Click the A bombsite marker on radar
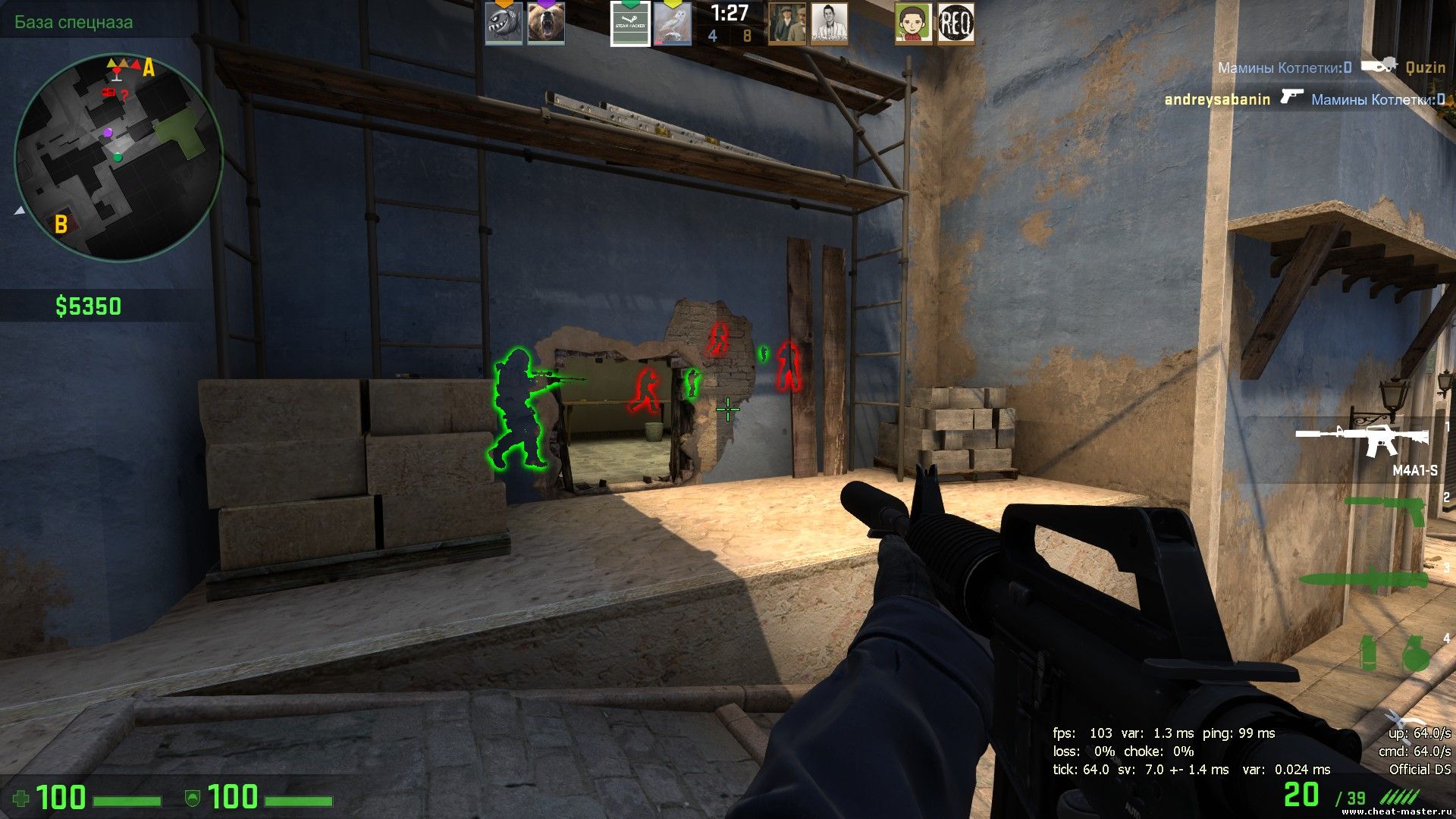This screenshot has height=819, width=1456. coord(149,69)
